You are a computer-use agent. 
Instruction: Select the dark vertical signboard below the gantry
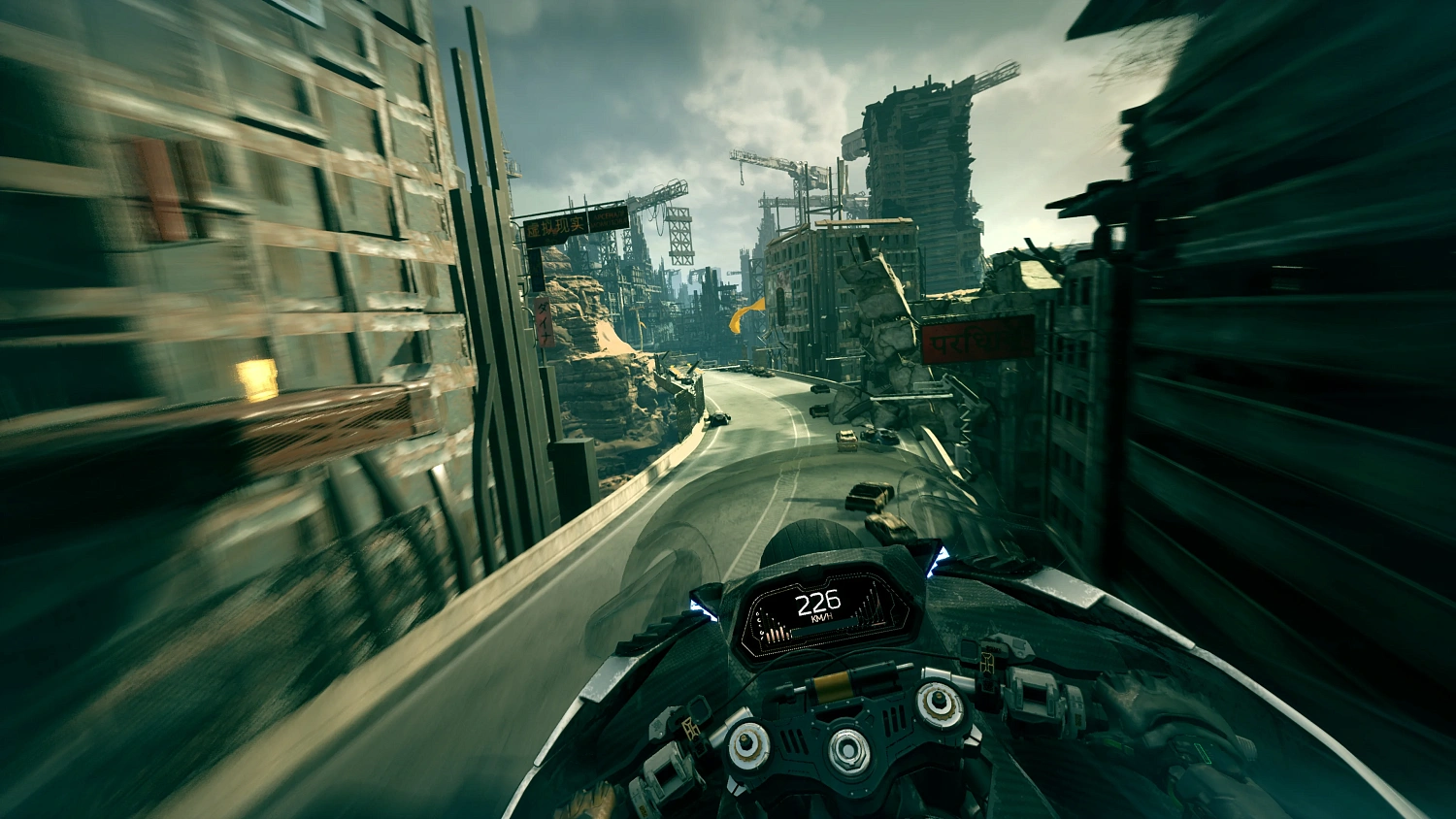pyautogui.click(x=538, y=272)
